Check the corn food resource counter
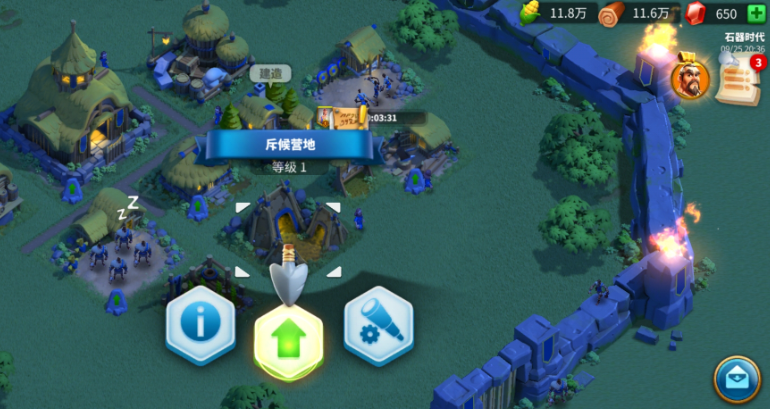Viewport: 770px width, 409px height. coord(553,14)
